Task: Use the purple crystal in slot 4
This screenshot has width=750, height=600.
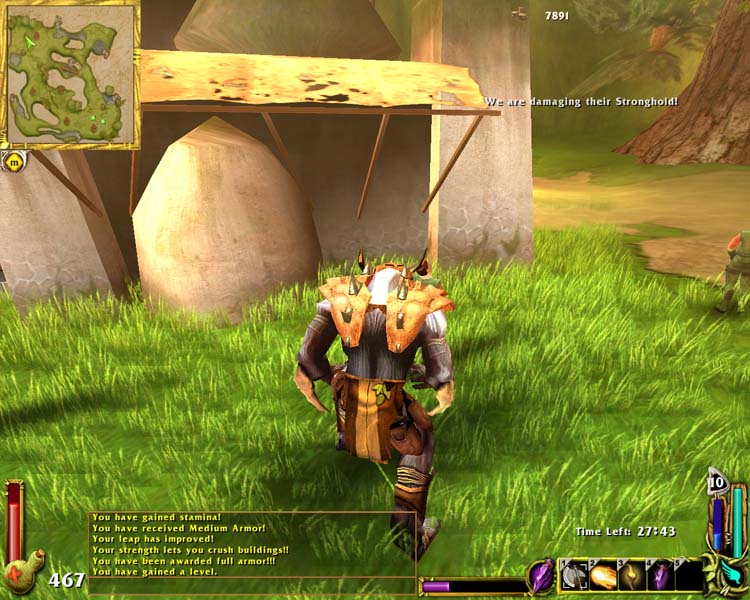Action: point(662,576)
